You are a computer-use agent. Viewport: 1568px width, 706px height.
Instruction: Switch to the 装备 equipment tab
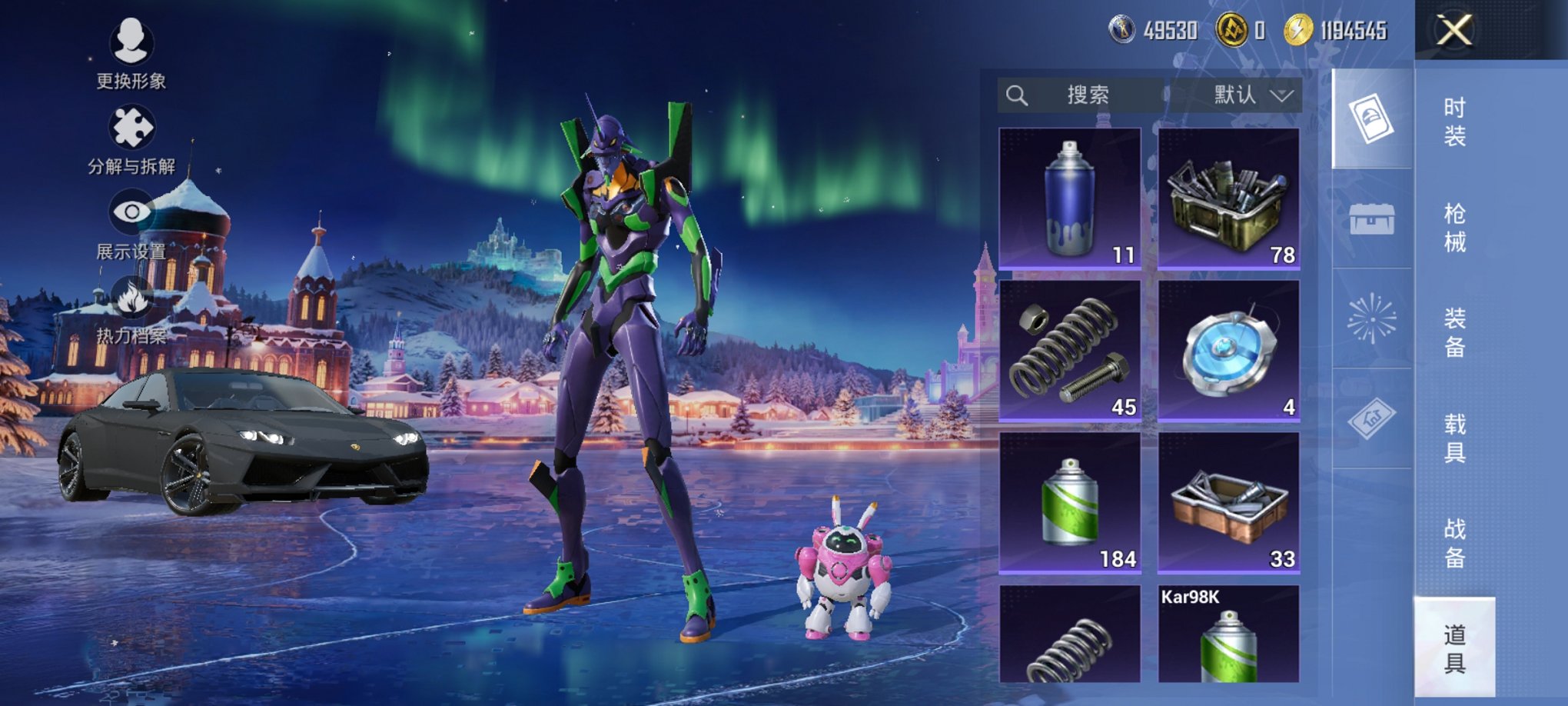pos(1454,332)
